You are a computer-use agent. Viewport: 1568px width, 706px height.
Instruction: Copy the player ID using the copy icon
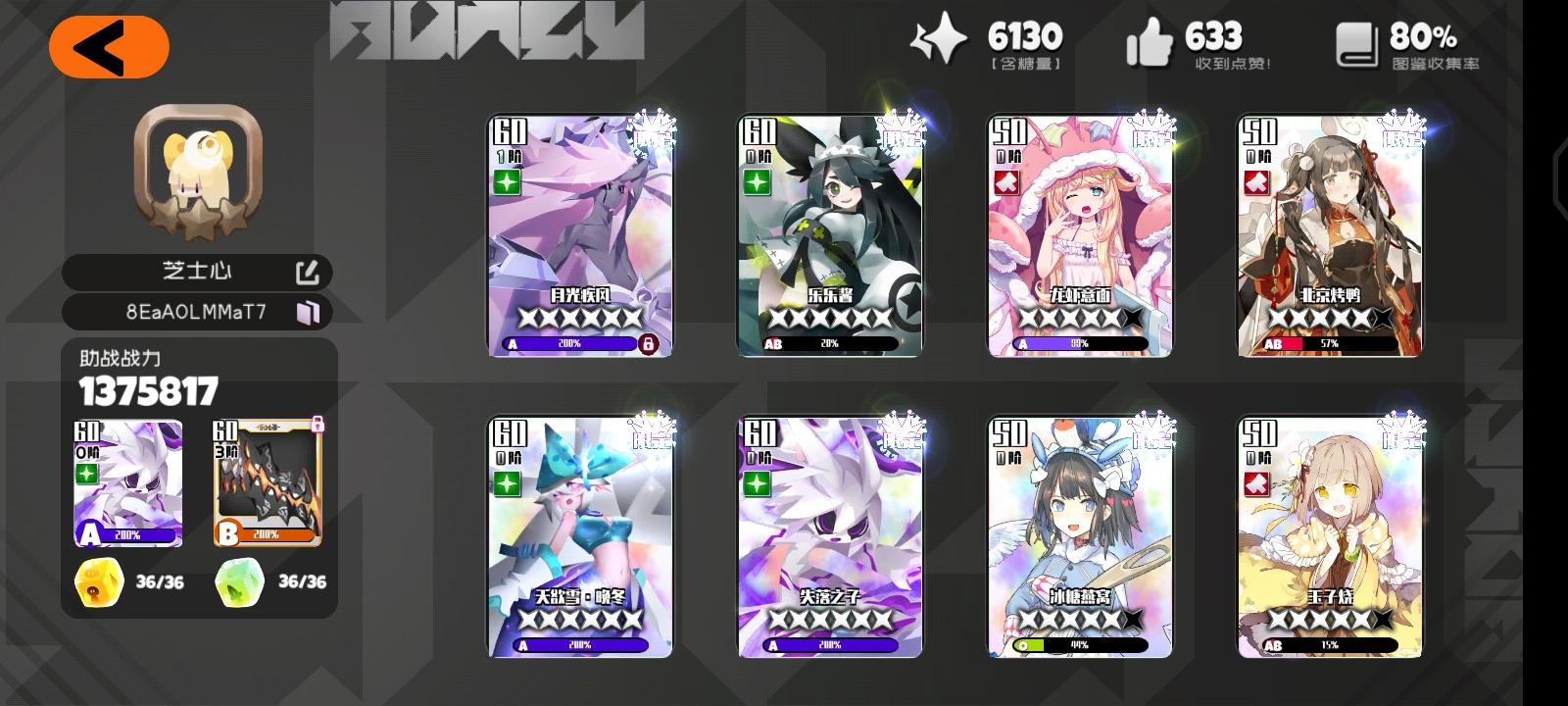click(x=310, y=312)
